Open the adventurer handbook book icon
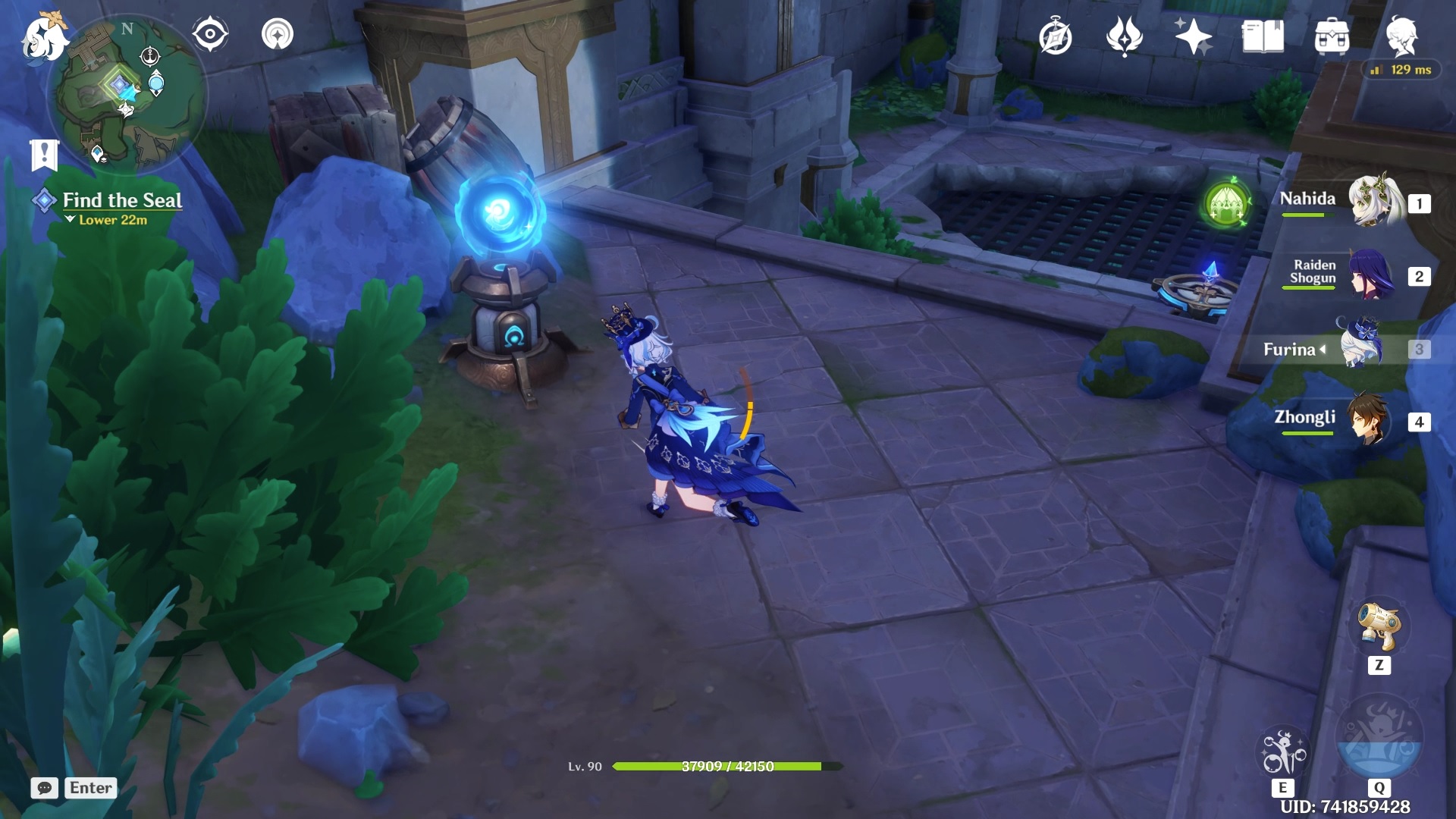1456x819 pixels. [1263, 36]
